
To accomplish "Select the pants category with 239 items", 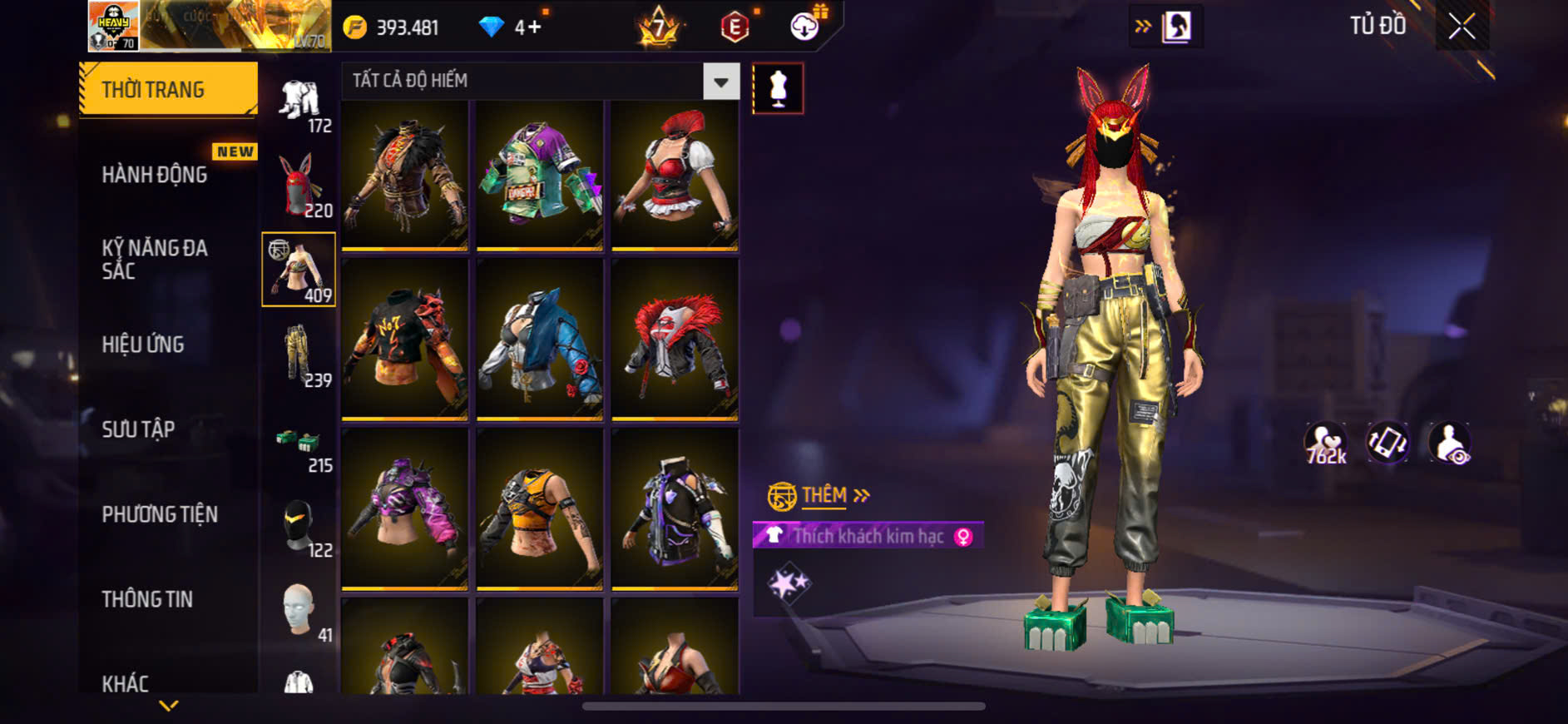I will tap(299, 355).
